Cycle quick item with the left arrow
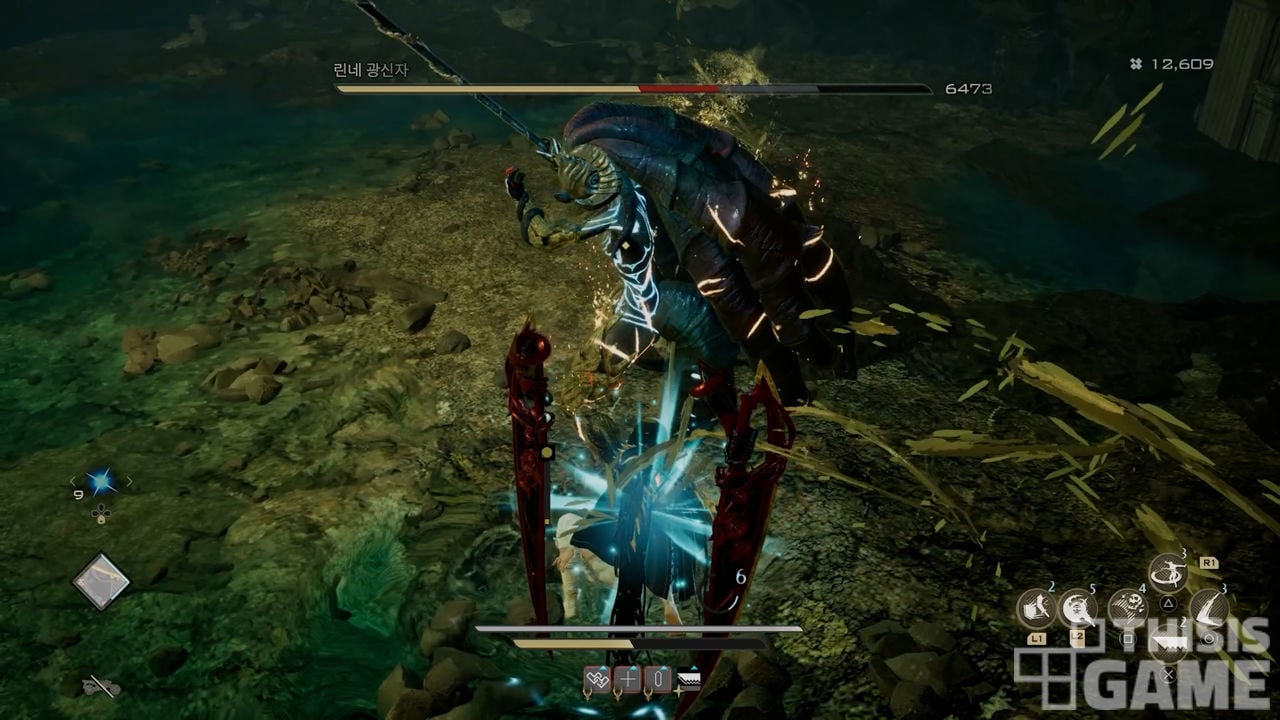This screenshot has width=1280, height=720. [72, 482]
